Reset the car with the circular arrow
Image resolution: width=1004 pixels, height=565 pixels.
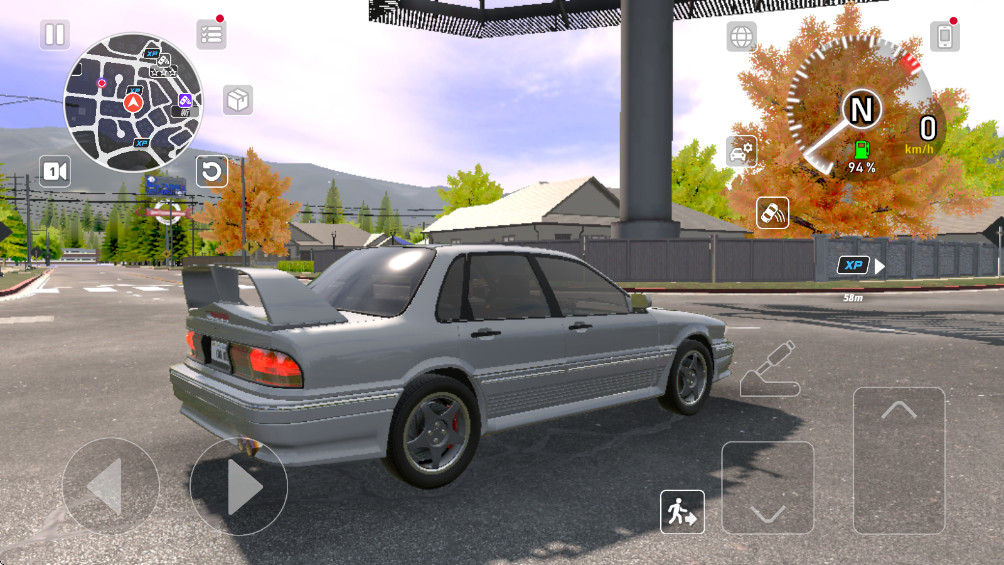coord(212,172)
